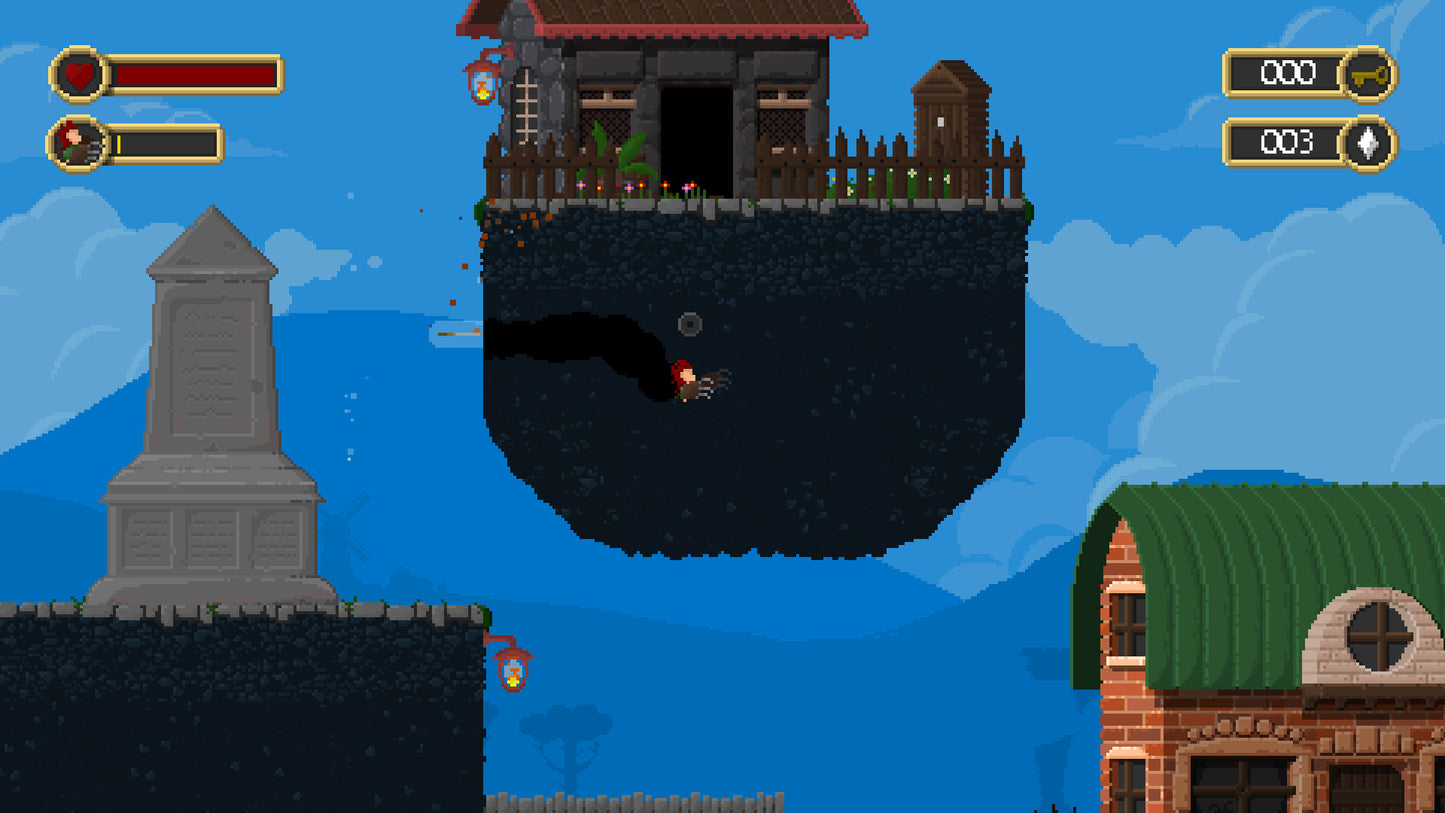The height and width of the screenshot is (813, 1445).
Task: Click the diamond gem icon beside 003
Action: coord(1370,145)
